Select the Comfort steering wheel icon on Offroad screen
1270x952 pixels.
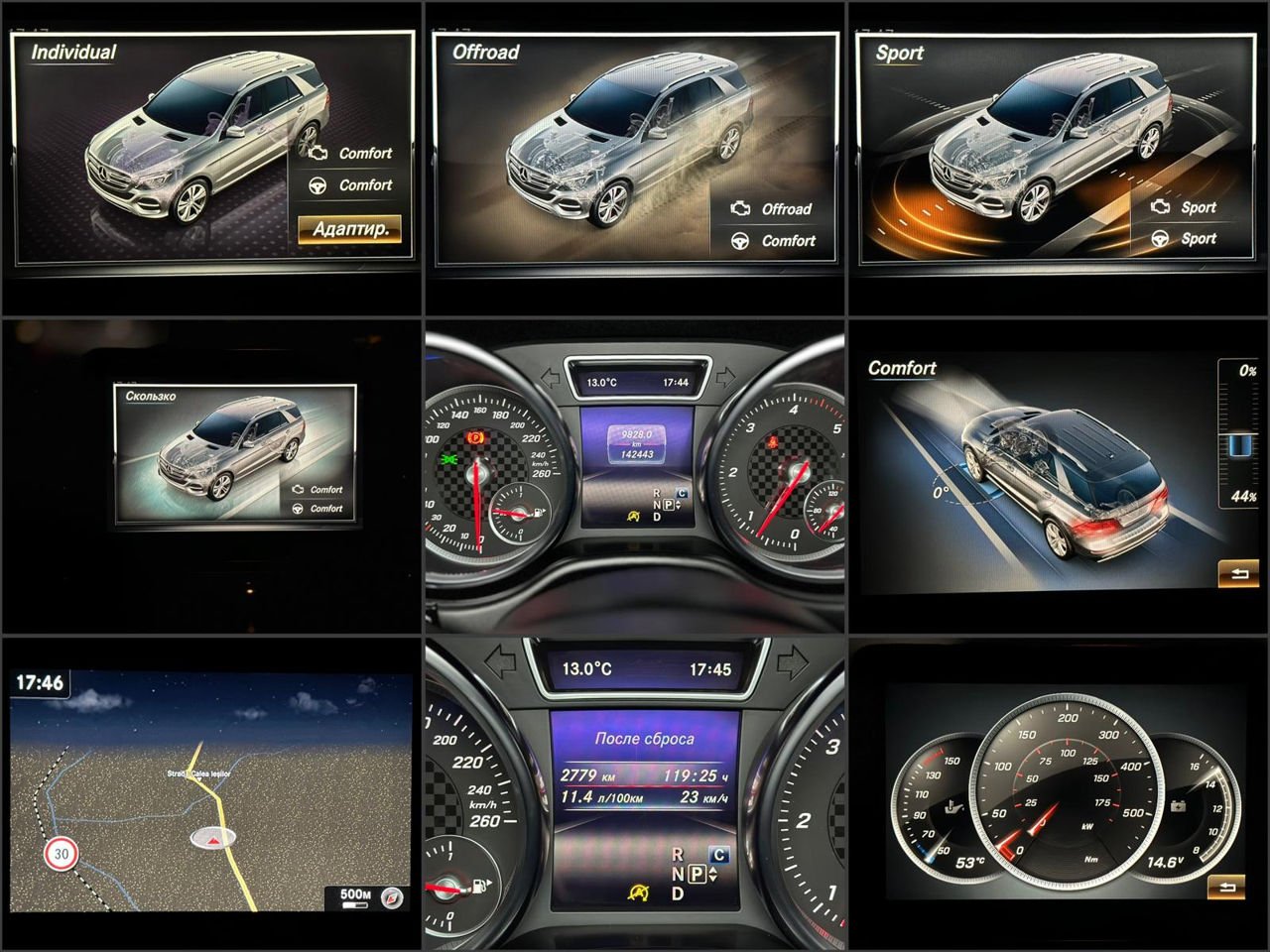[739, 241]
